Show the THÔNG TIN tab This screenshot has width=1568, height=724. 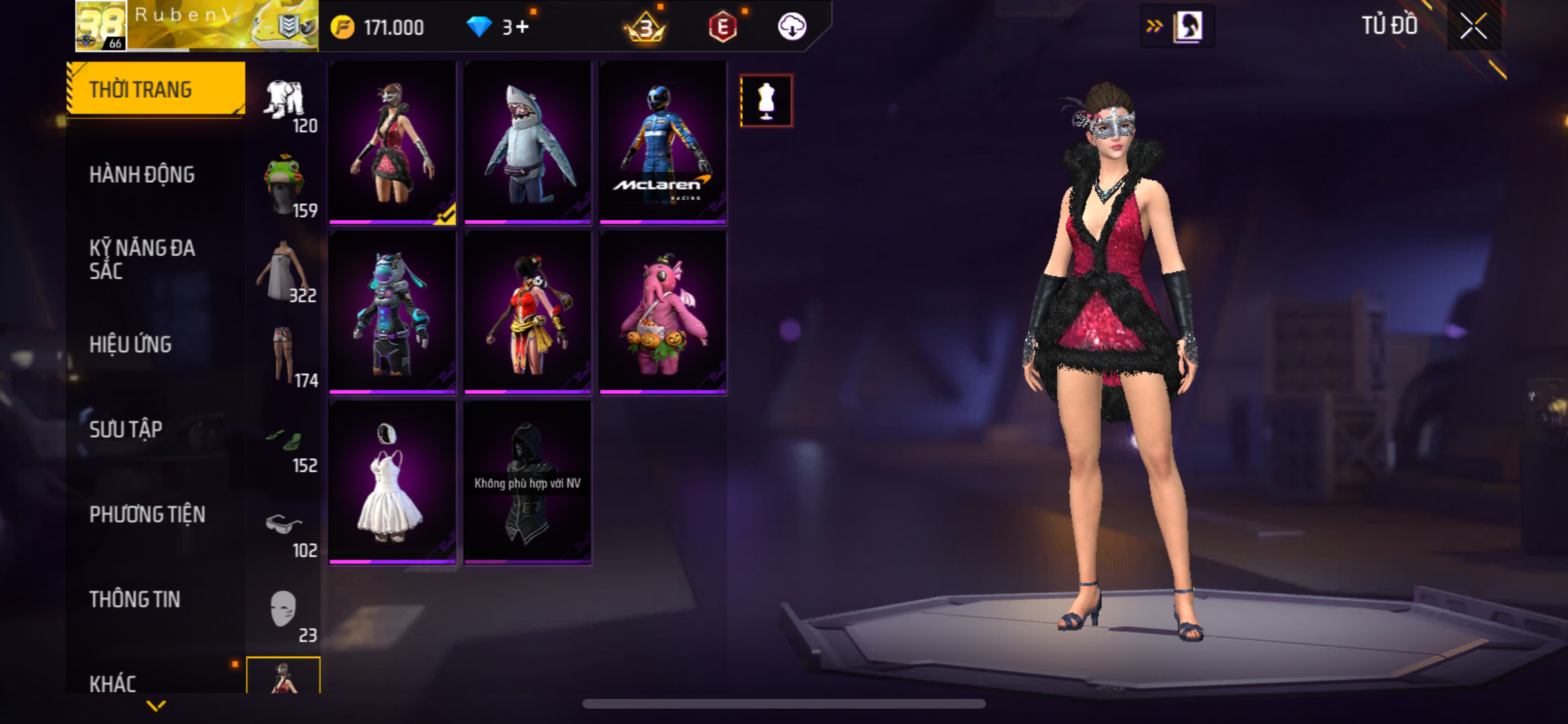(x=135, y=599)
